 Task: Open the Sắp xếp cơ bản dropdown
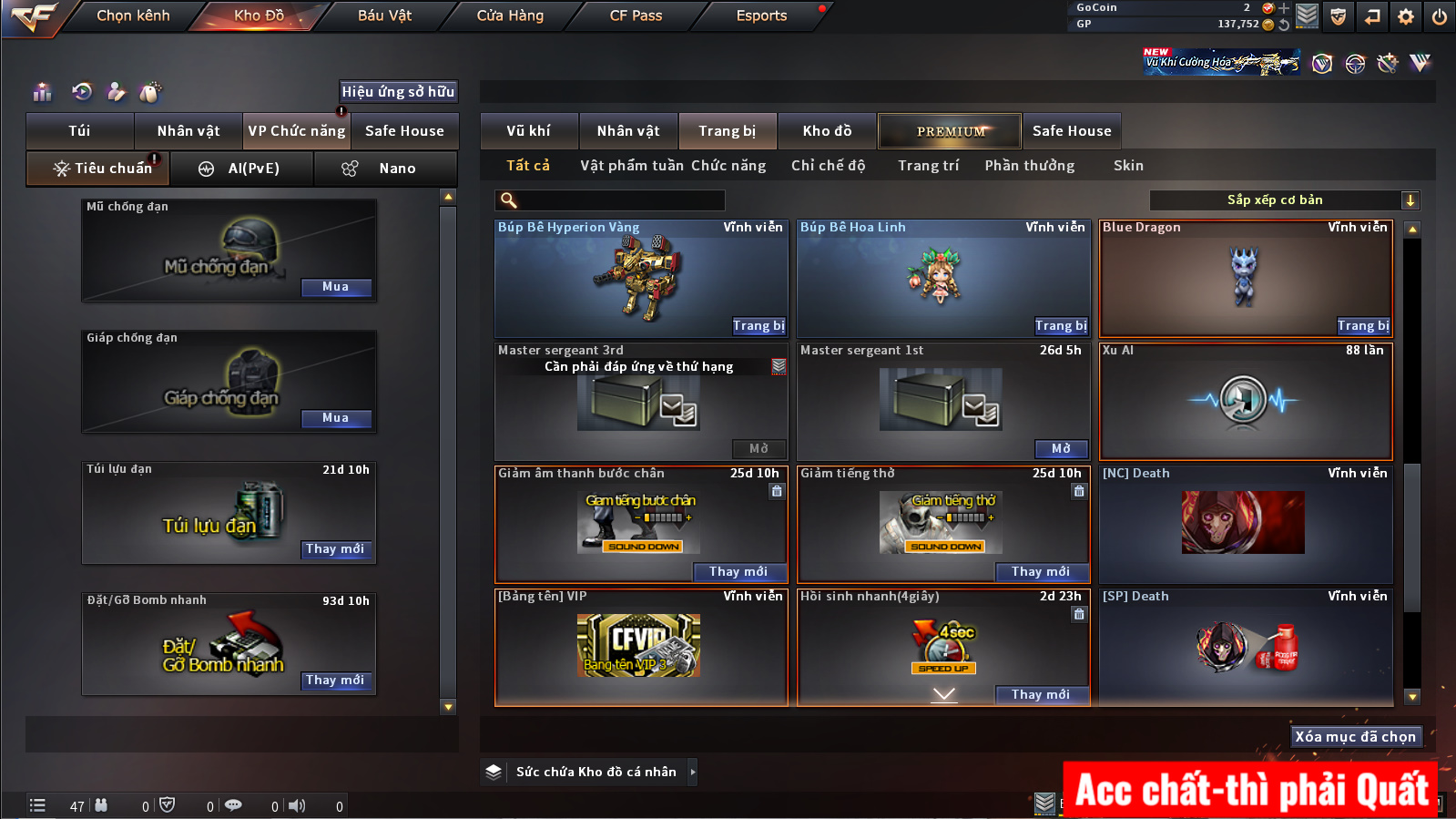click(1284, 200)
